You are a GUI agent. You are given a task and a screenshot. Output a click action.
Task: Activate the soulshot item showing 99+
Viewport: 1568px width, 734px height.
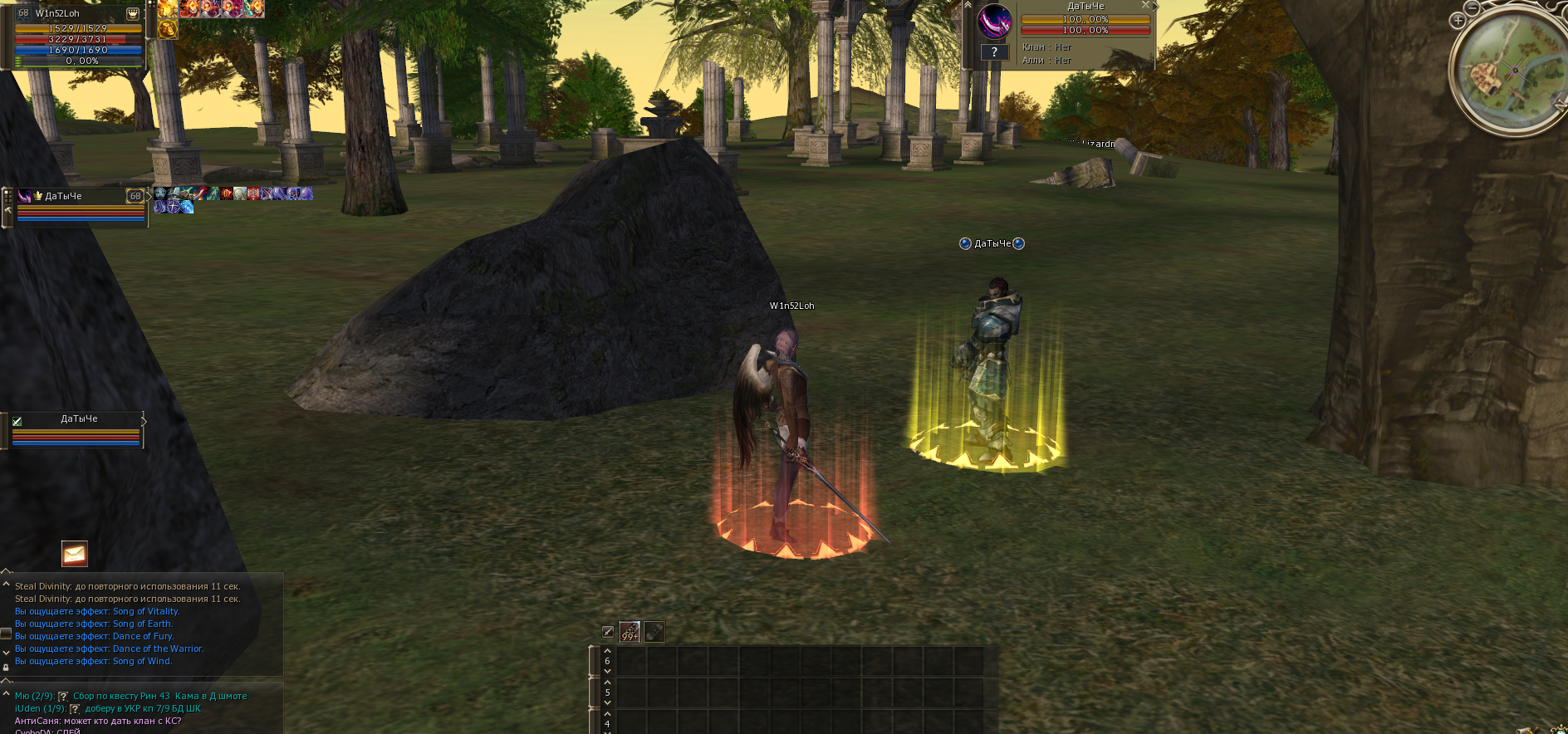630,632
